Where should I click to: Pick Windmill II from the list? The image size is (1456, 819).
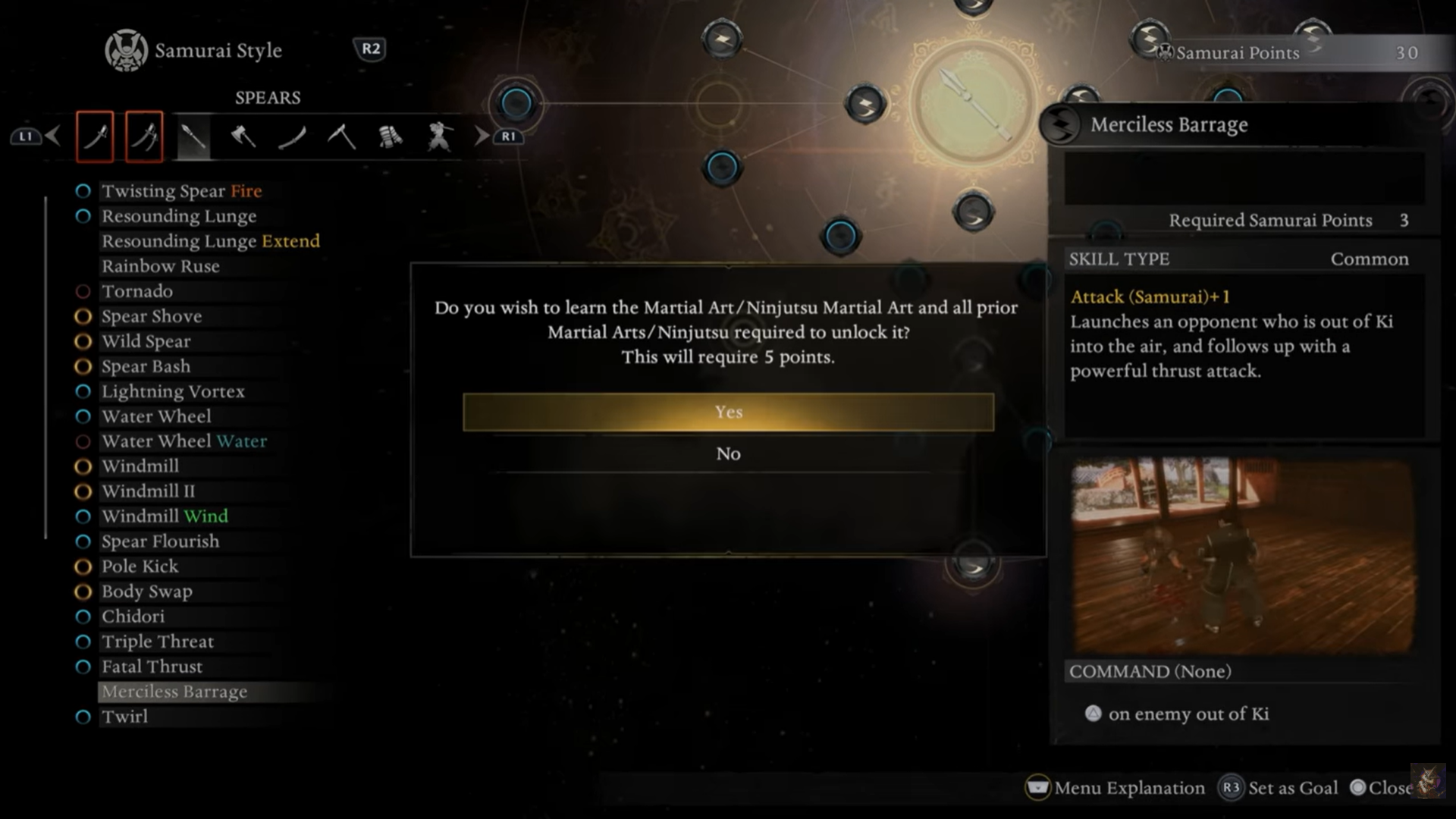click(148, 491)
